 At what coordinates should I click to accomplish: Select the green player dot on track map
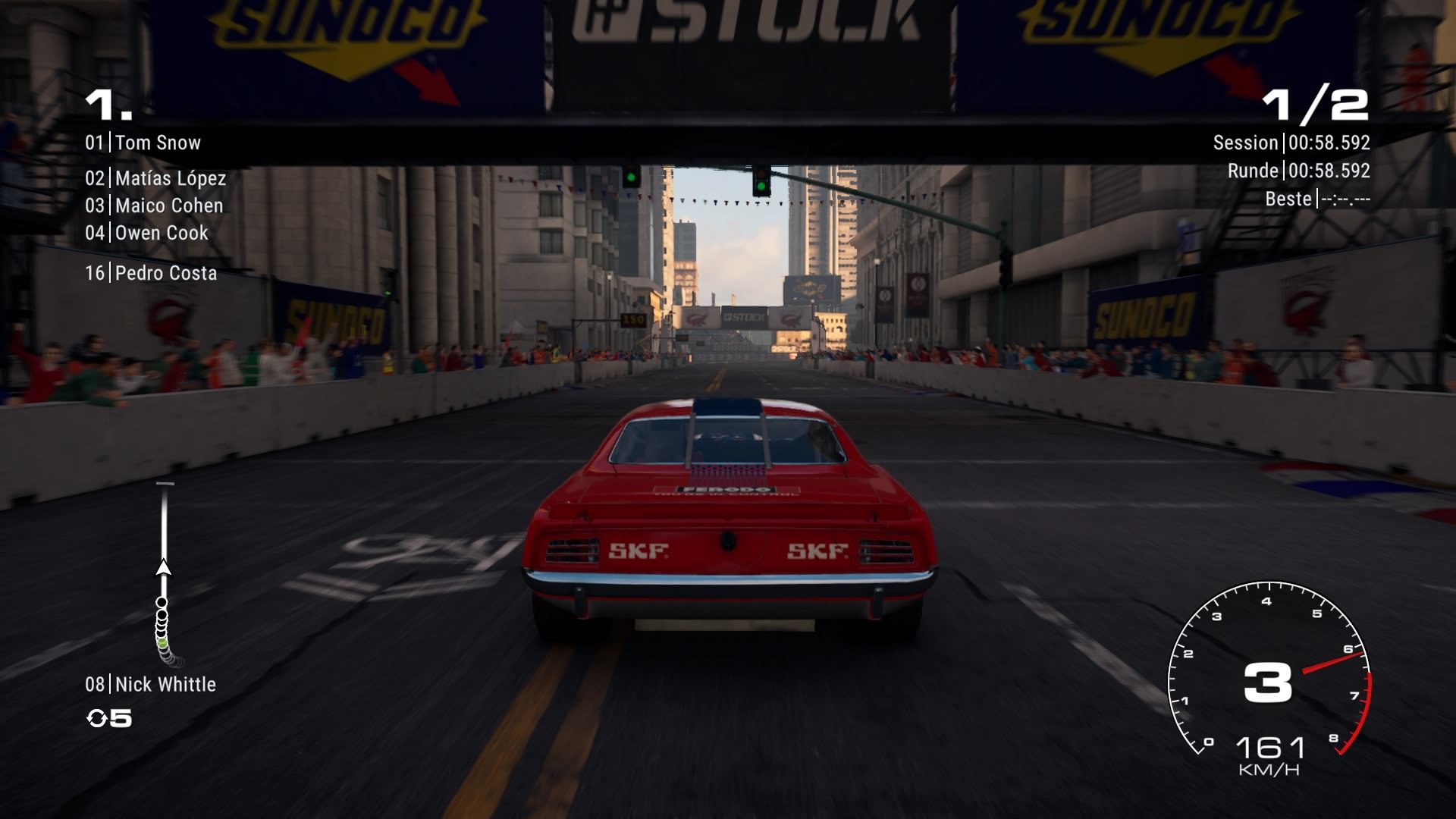click(x=162, y=643)
